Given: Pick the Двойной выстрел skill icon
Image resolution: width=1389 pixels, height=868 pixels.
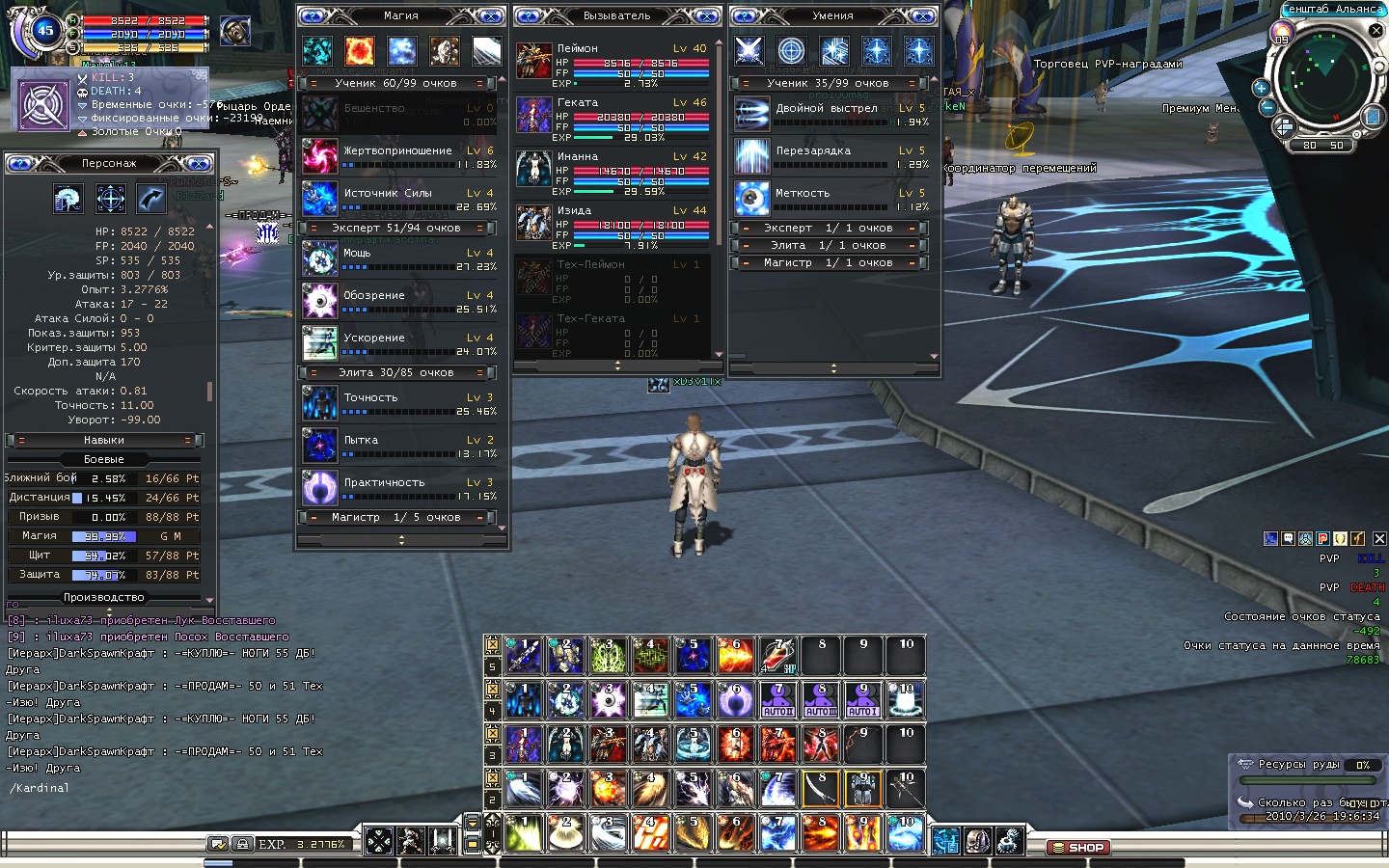Looking at the screenshot, I should click(x=751, y=114).
